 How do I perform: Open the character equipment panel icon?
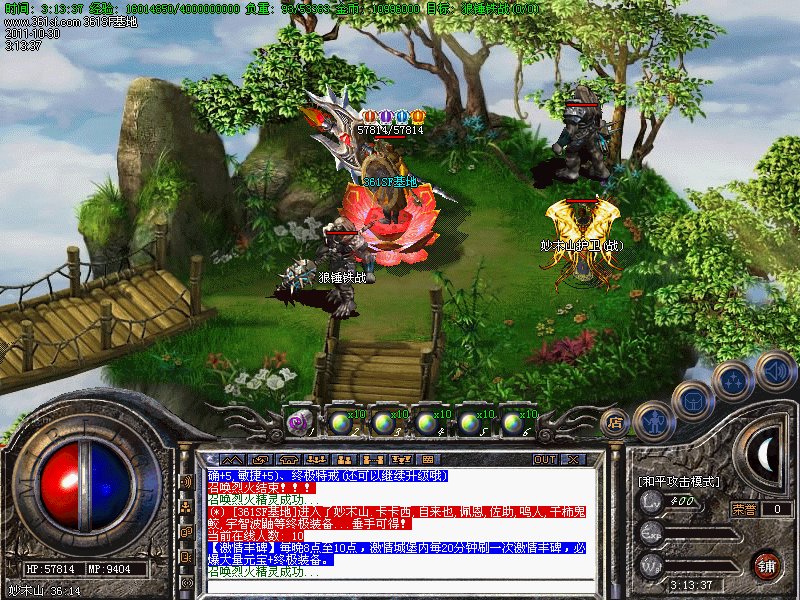point(653,420)
